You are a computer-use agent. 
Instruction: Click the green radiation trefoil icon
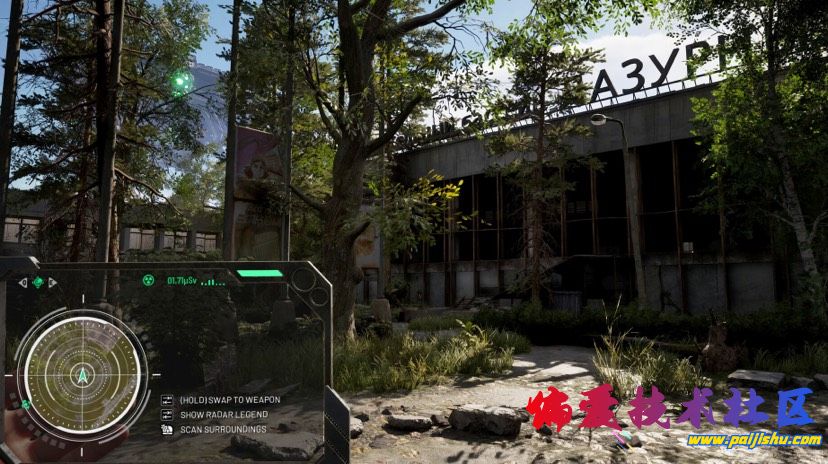tap(148, 281)
